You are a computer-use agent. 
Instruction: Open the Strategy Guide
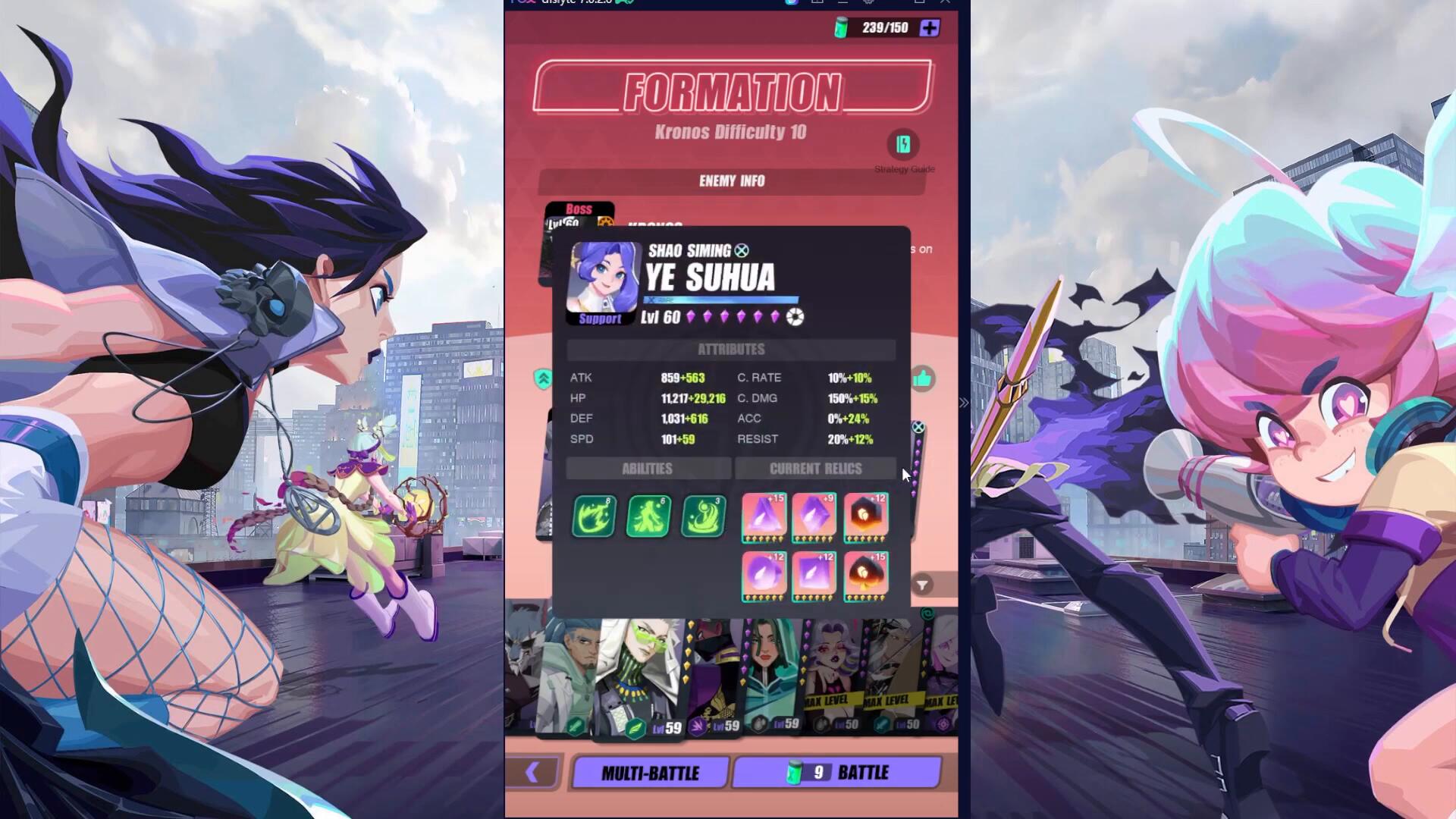pyautogui.click(x=903, y=145)
